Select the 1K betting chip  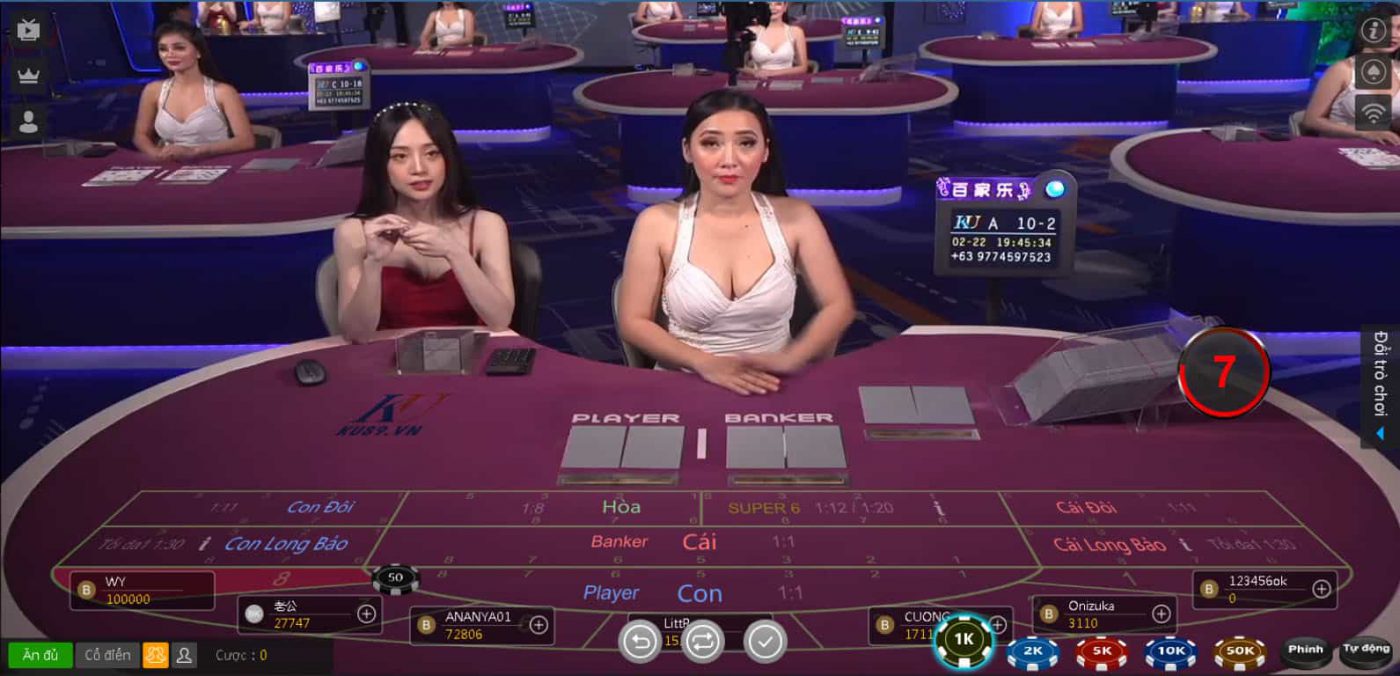pyautogui.click(x=963, y=640)
